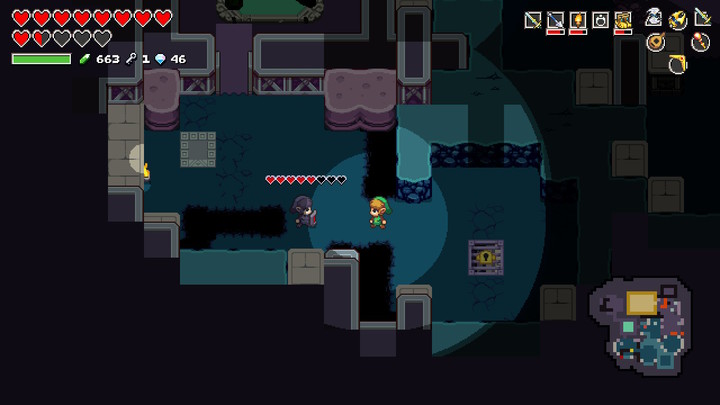The image size is (720, 405).
Task: Select the golden boots slot
Action: pyautogui.click(x=623, y=19)
